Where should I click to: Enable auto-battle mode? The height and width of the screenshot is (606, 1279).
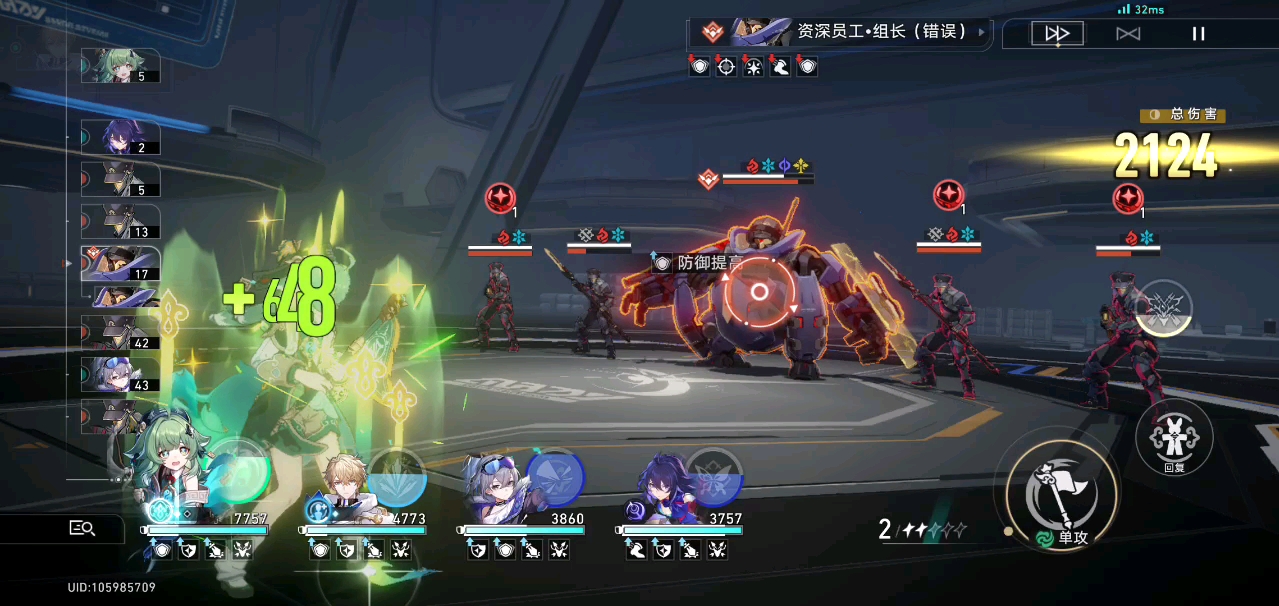click(1128, 34)
